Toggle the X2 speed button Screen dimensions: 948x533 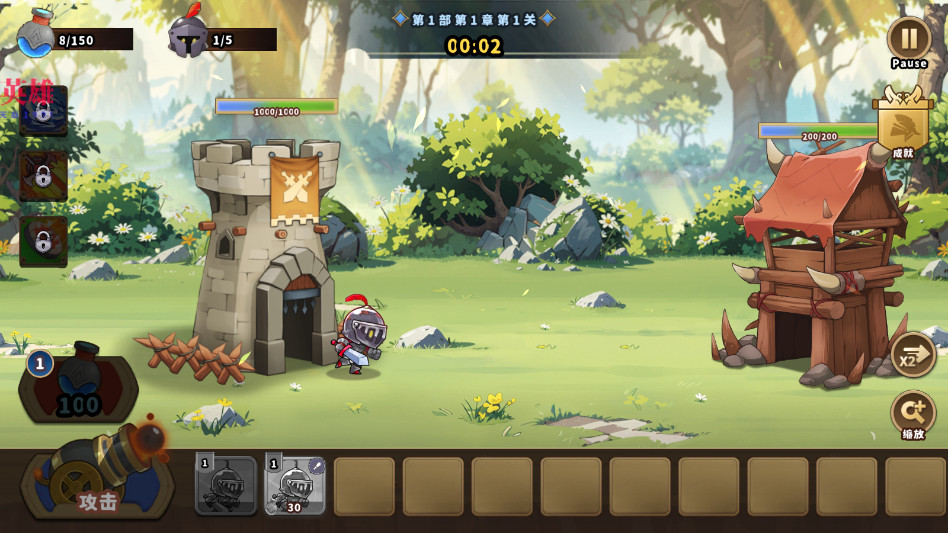(912, 355)
